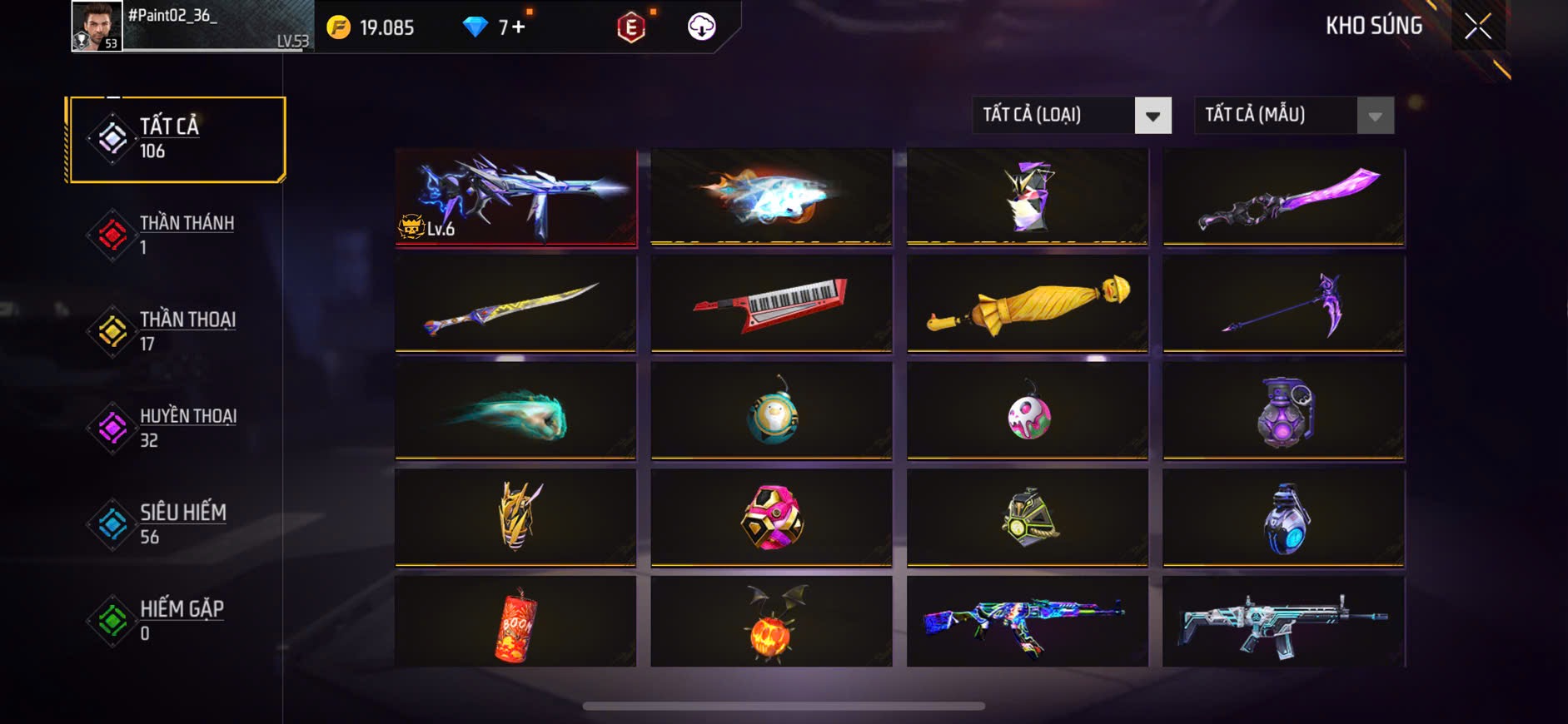Choose the purple curved blade skin
1568x724 pixels.
click(x=1283, y=197)
